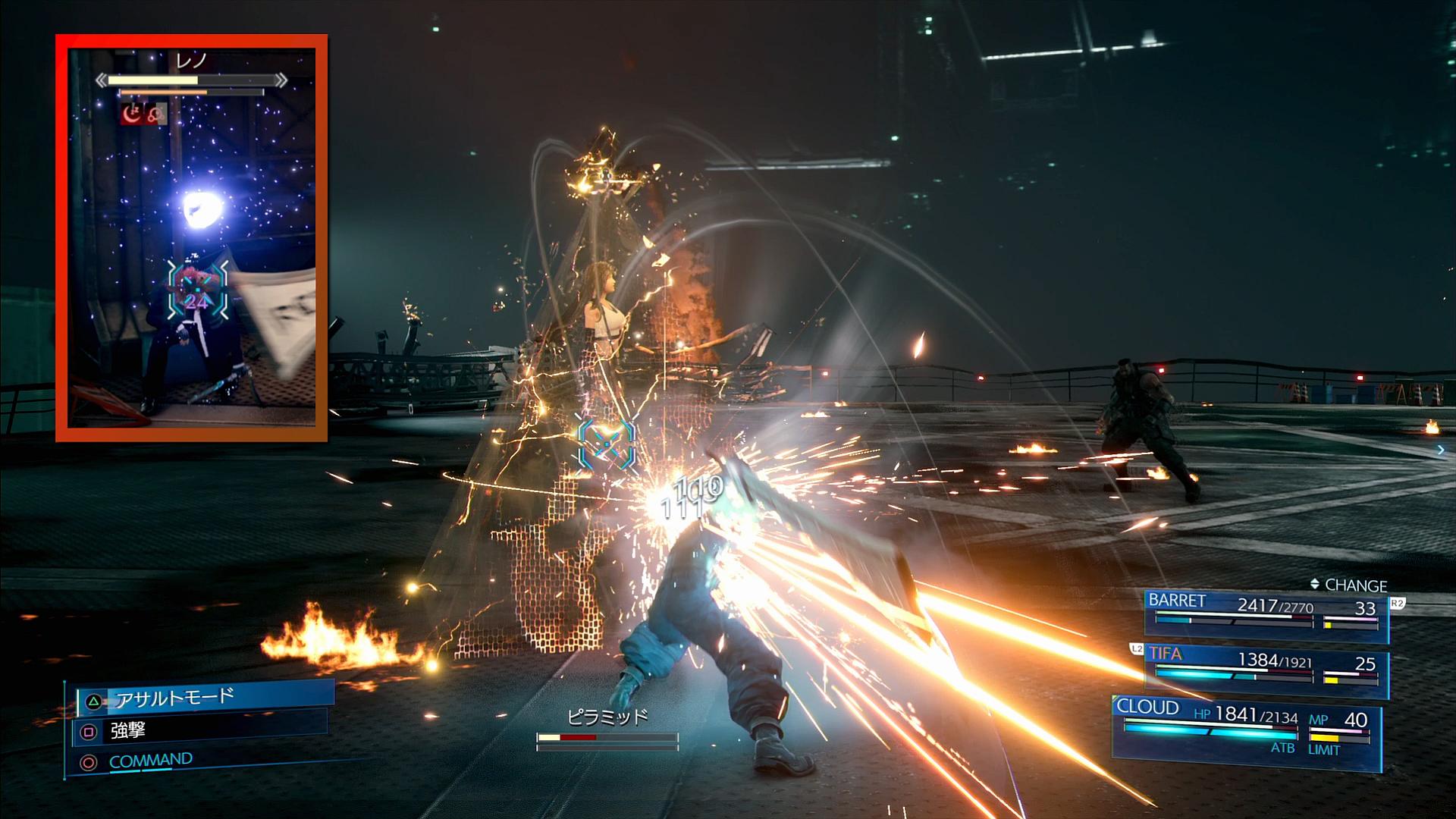Select the アサルトモード command entry
This screenshot has width=1456, height=819.
205,698
